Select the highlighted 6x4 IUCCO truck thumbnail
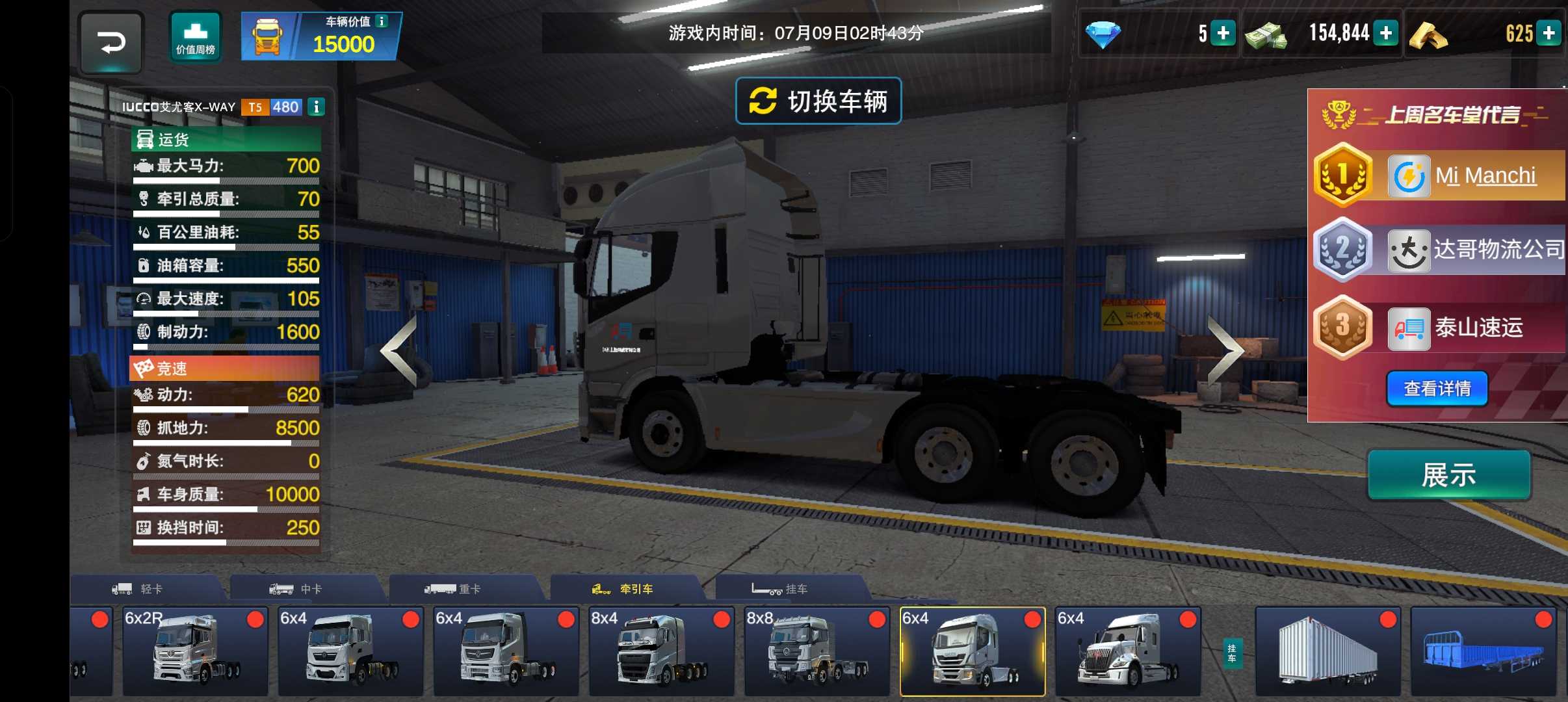This screenshot has width=1568, height=702. [972, 650]
